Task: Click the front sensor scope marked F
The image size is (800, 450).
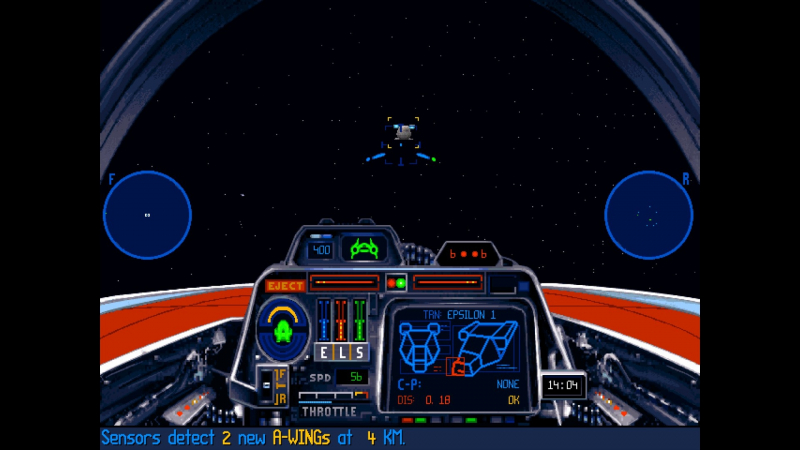Action: click(147, 215)
